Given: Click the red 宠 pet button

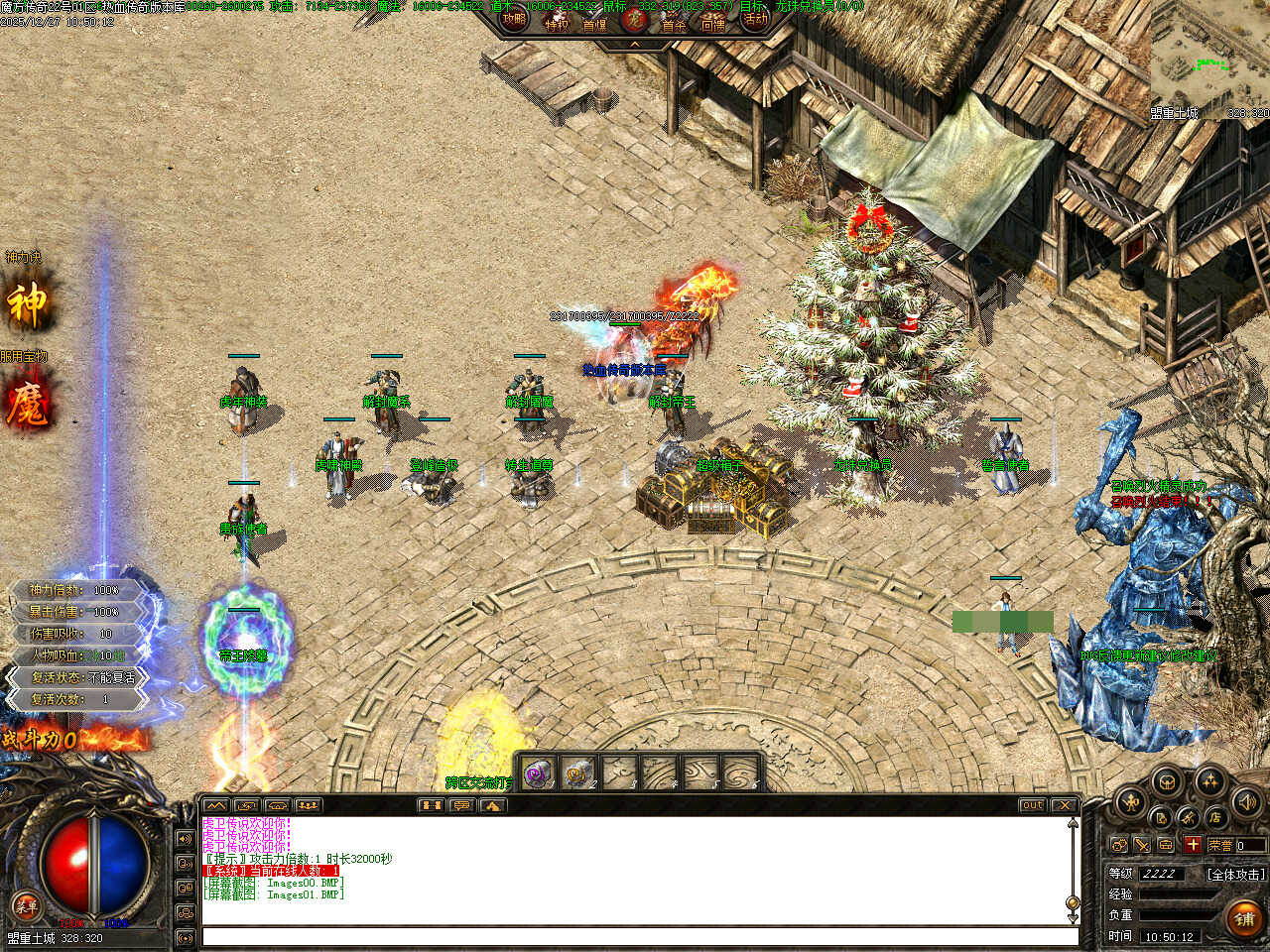Looking at the screenshot, I should pos(634,20).
